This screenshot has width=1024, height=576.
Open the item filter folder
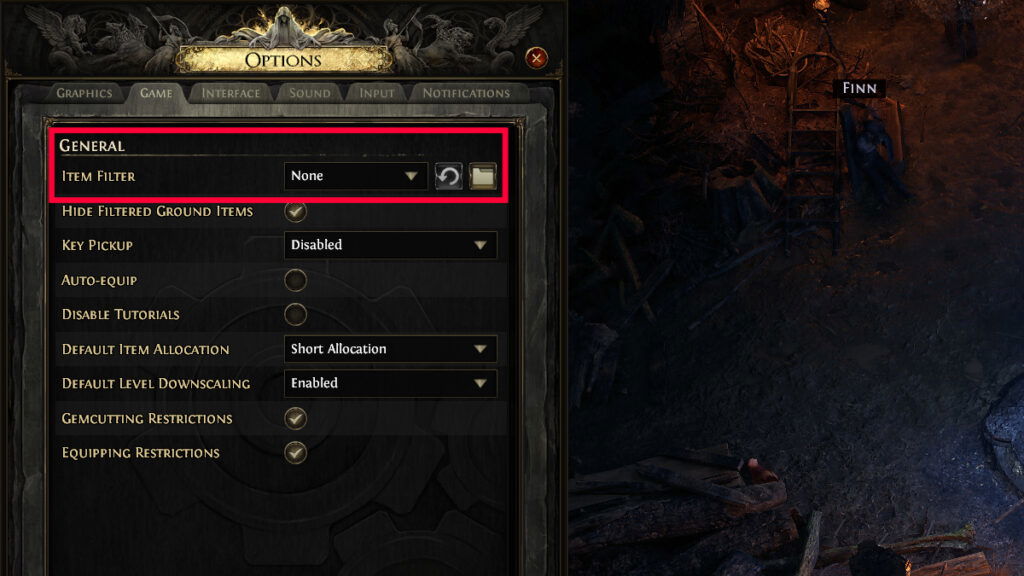[483, 177]
